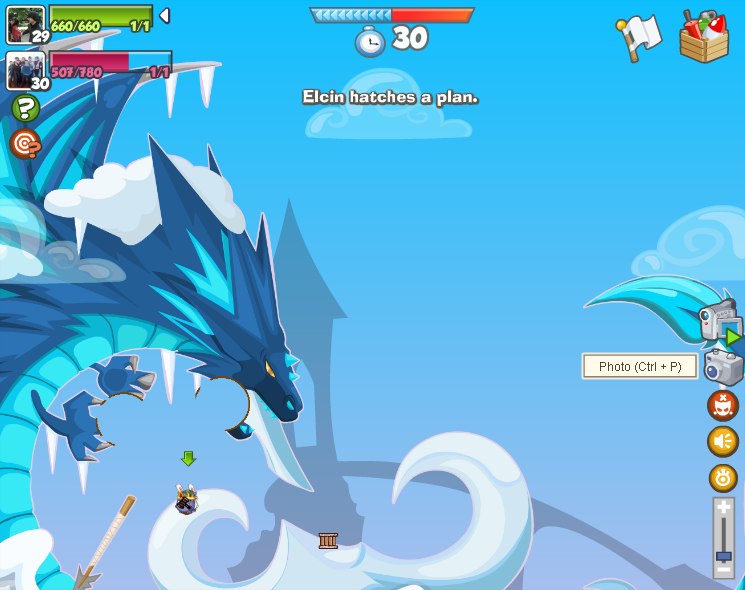Start video recording with the camcorder icon
The width and height of the screenshot is (745, 590).
pyautogui.click(x=719, y=323)
